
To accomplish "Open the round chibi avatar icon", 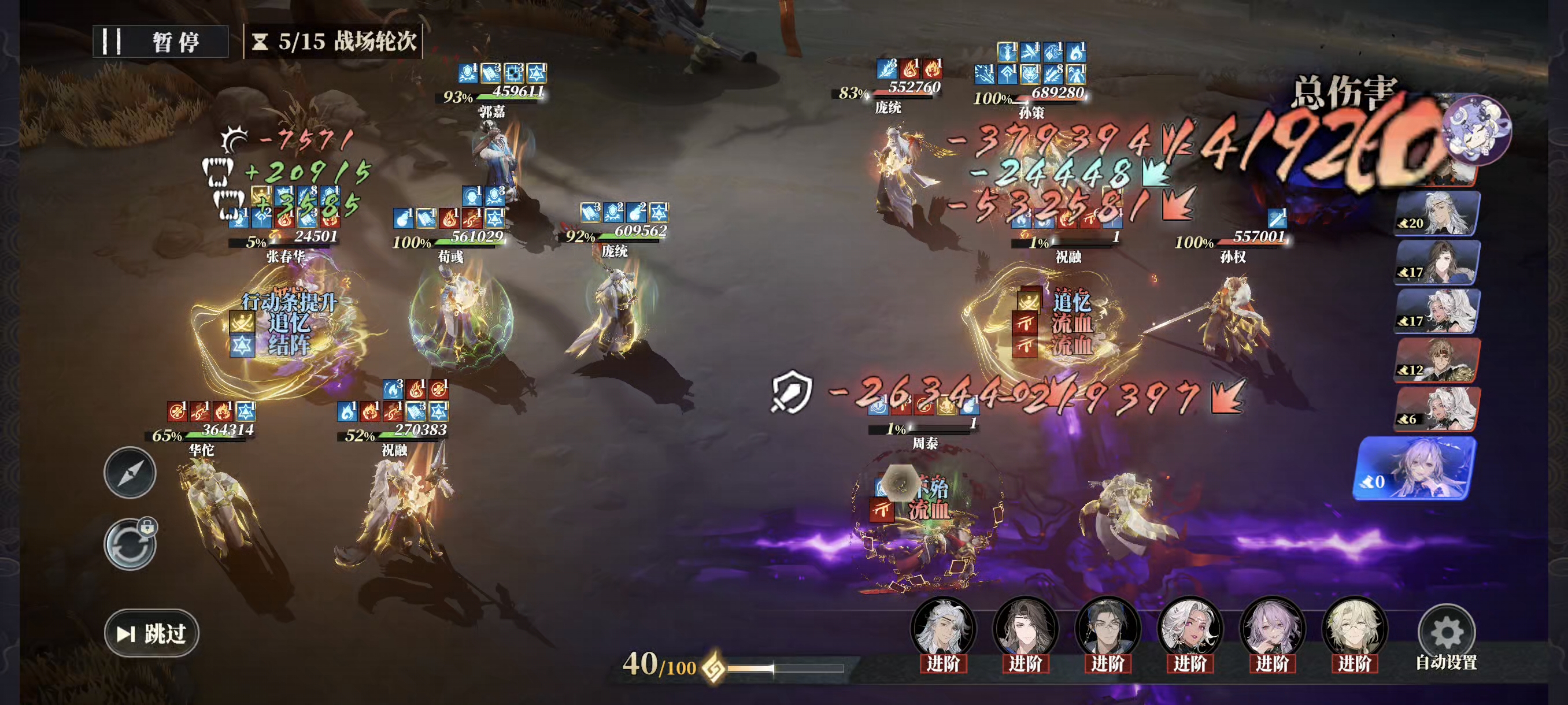I will pos(1477,129).
